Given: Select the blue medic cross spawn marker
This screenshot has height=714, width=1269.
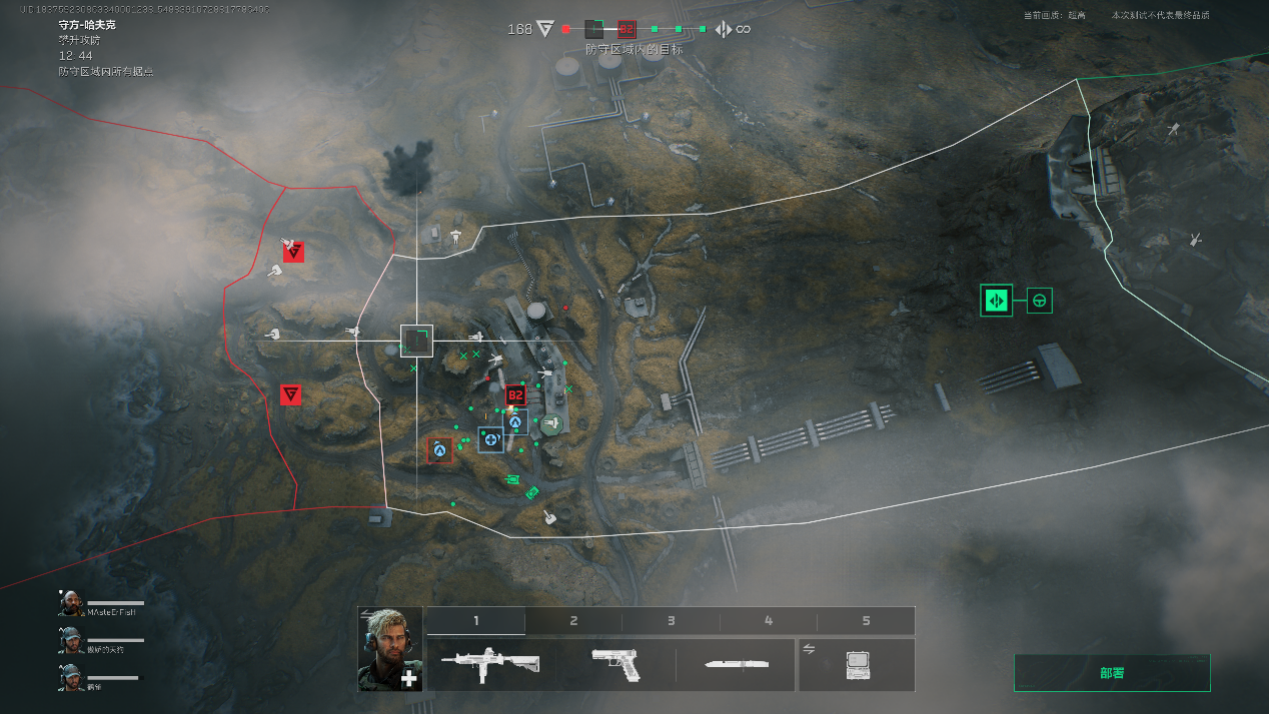Looking at the screenshot, I should (490, 439).
